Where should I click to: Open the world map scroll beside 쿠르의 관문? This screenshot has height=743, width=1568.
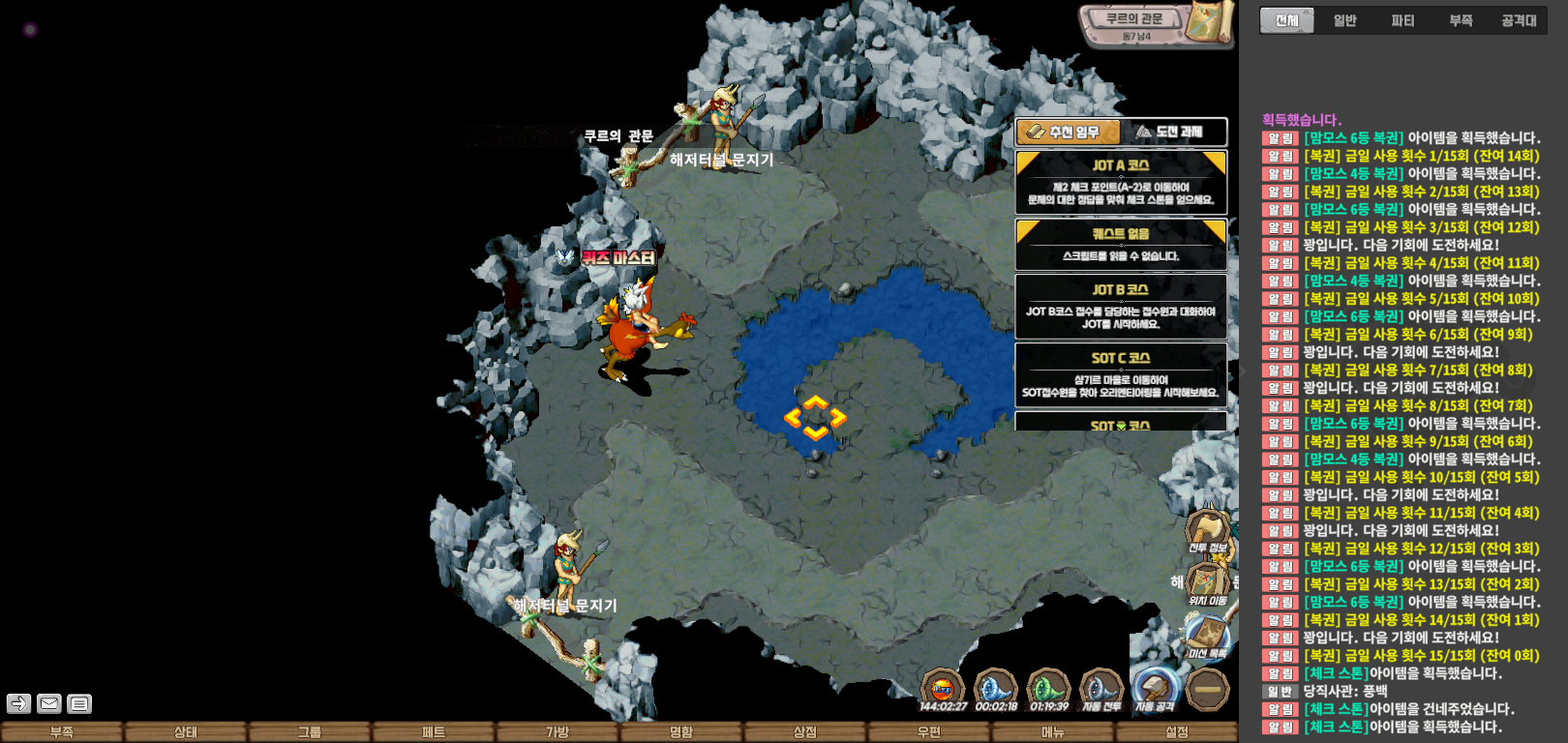pos(1210,21)
